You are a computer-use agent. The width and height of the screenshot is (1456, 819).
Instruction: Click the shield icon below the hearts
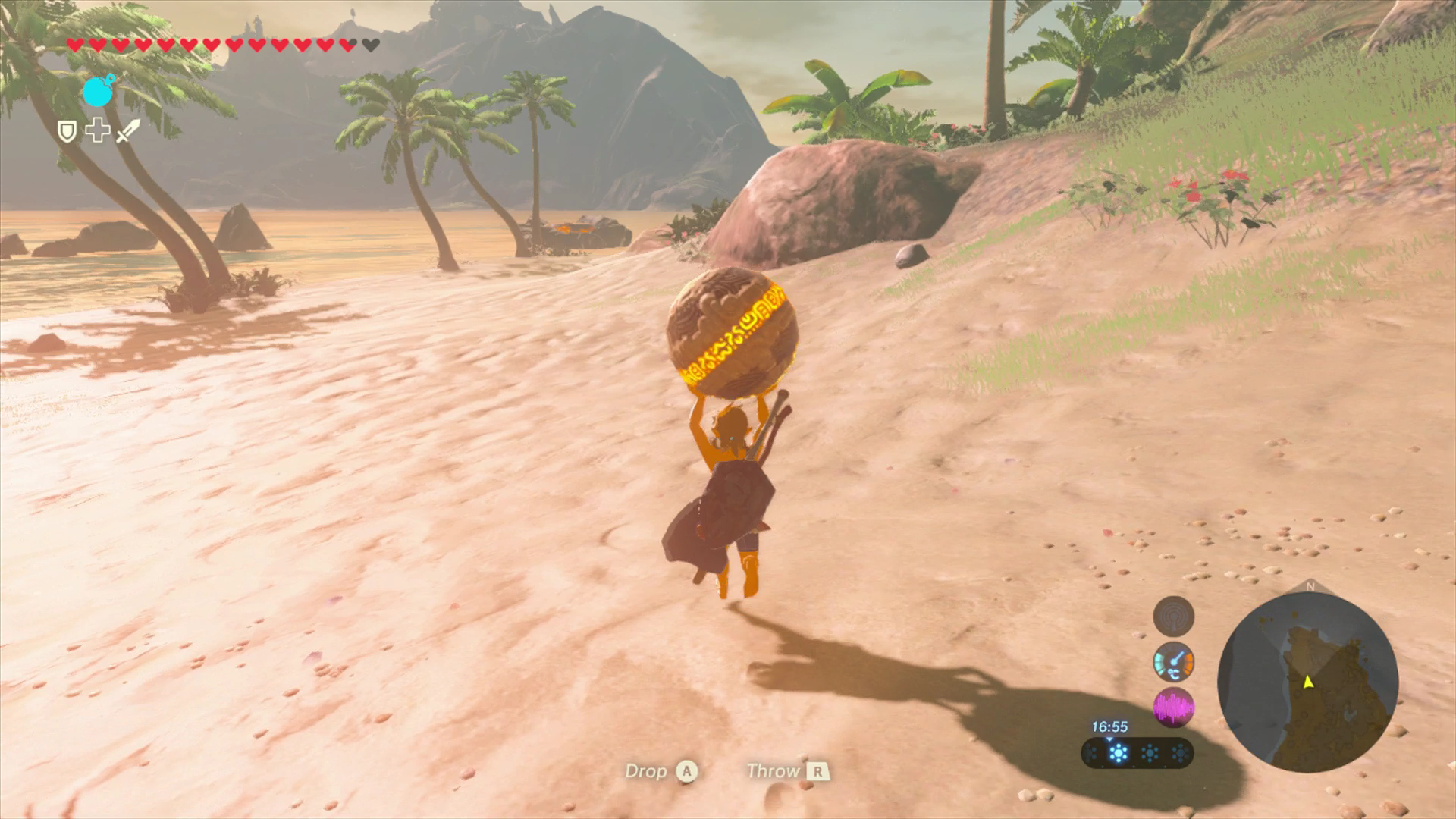(67, 133)
